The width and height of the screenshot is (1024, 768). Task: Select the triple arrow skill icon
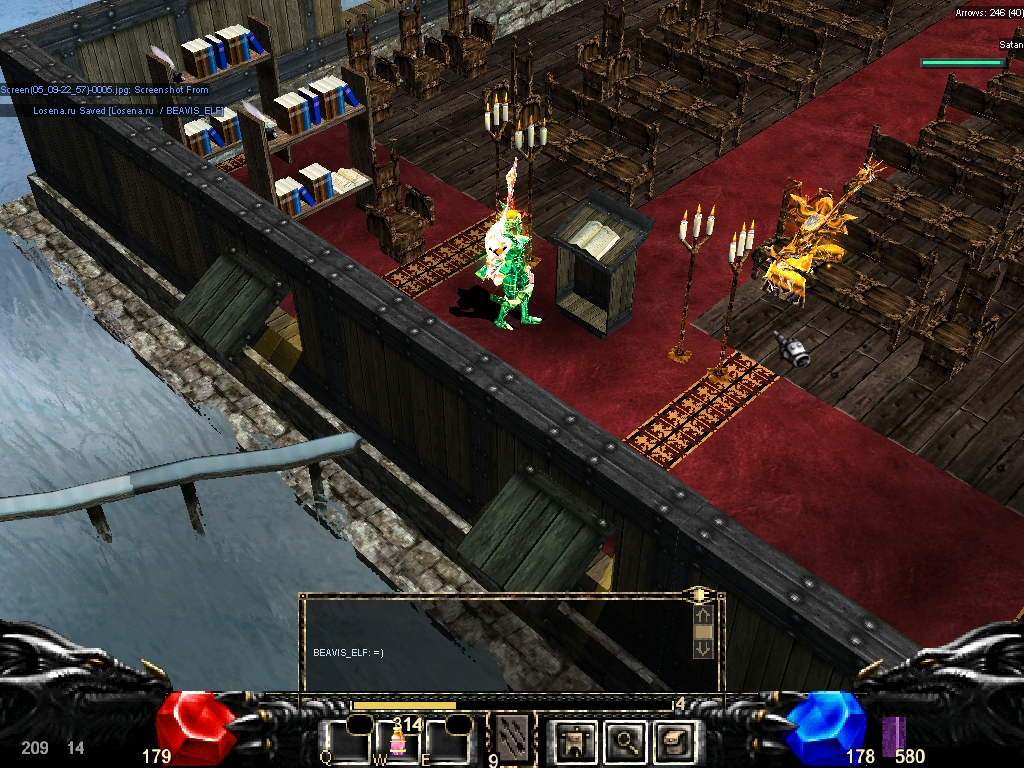[x=512, y=735]
